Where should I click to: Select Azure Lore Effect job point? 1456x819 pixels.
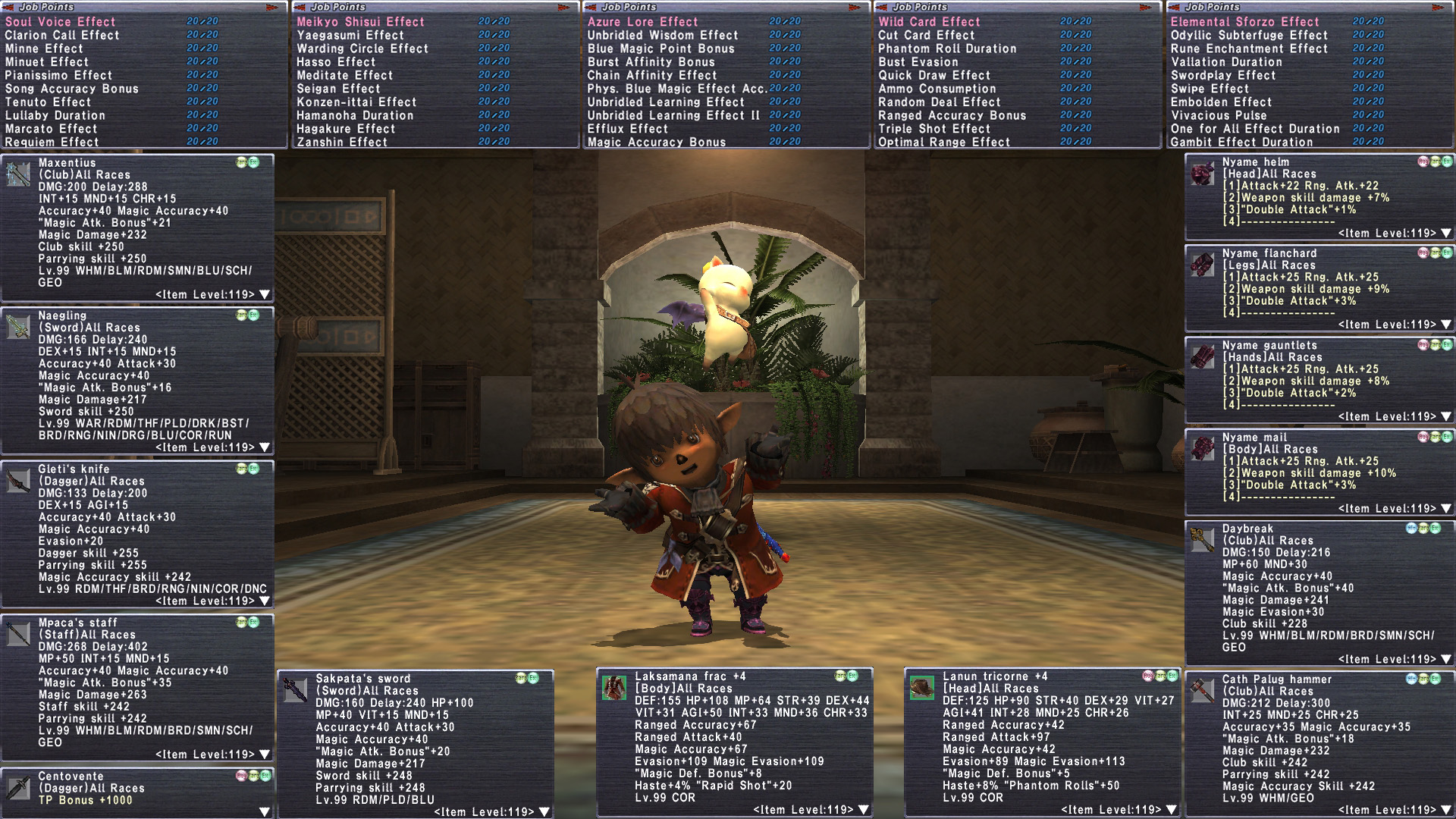[x=642, y=22]
